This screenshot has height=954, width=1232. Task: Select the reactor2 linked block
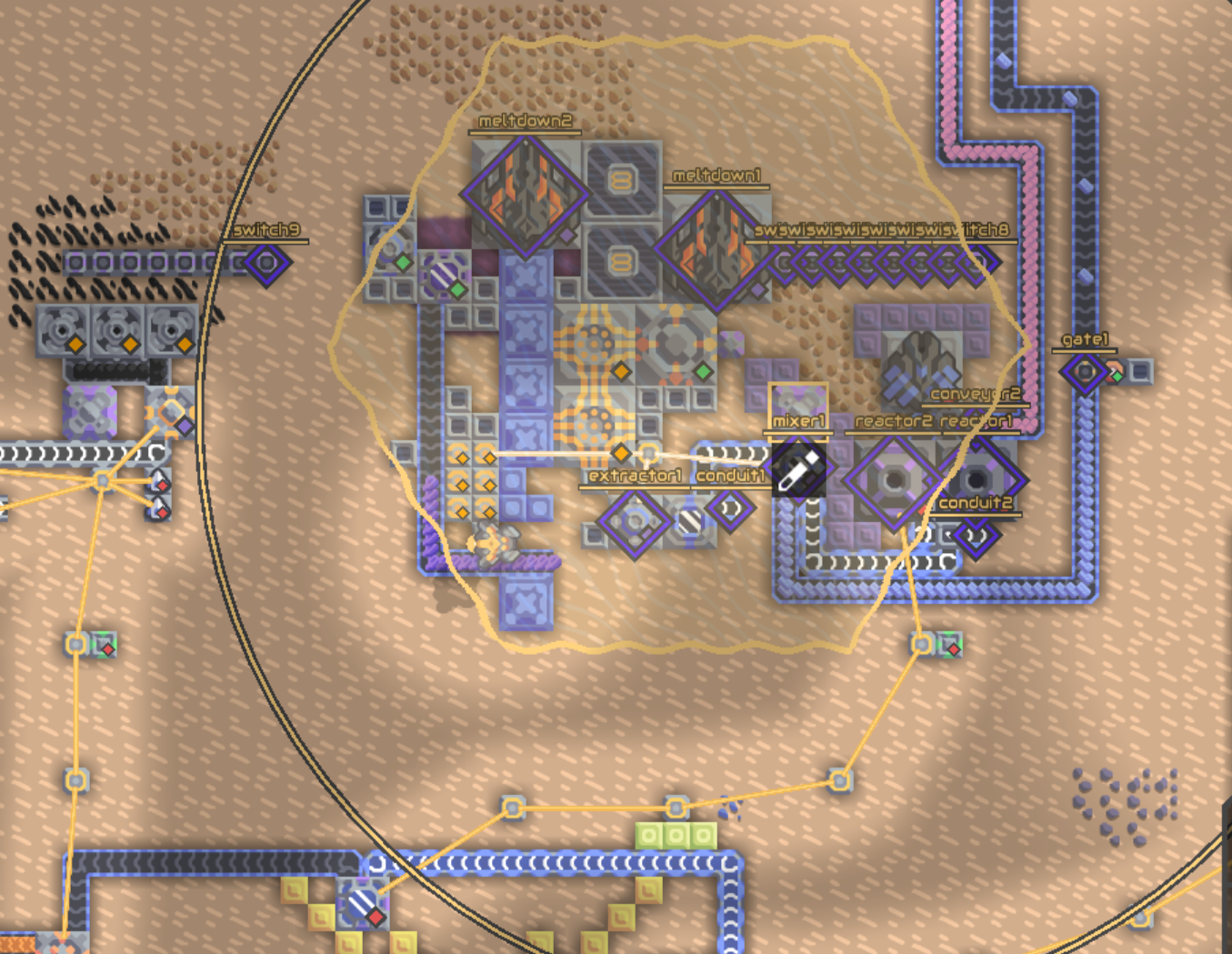tap(893, 480)
